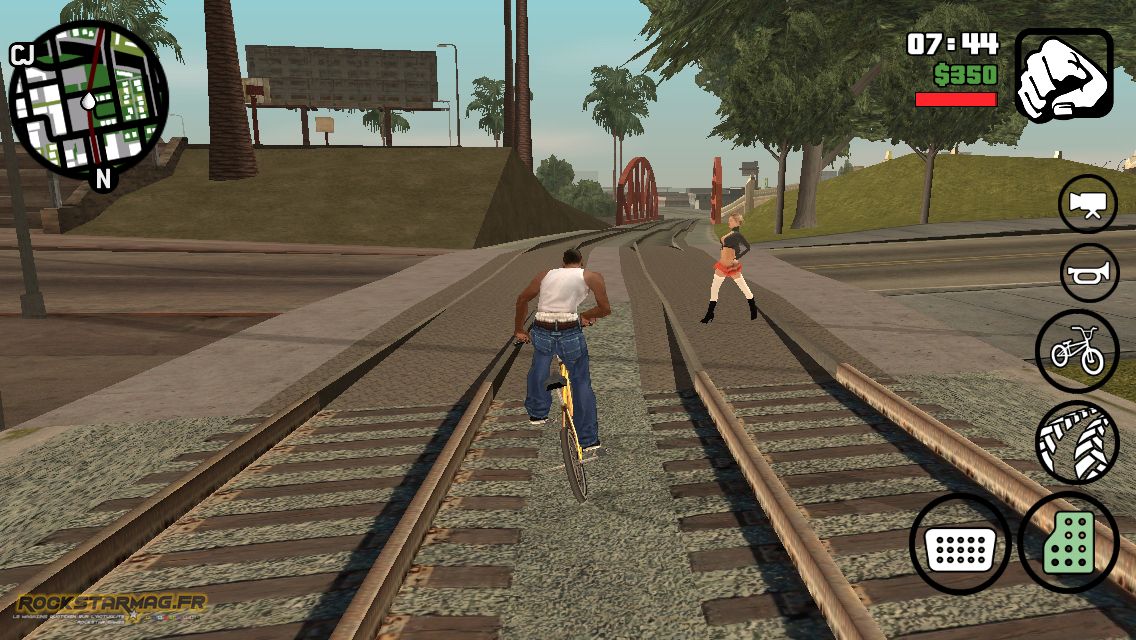Viewport: 1136px width, 640px height.
Task: Tap the fist weapon icon
Action: pyautogui.click(x=1064, y=75)
